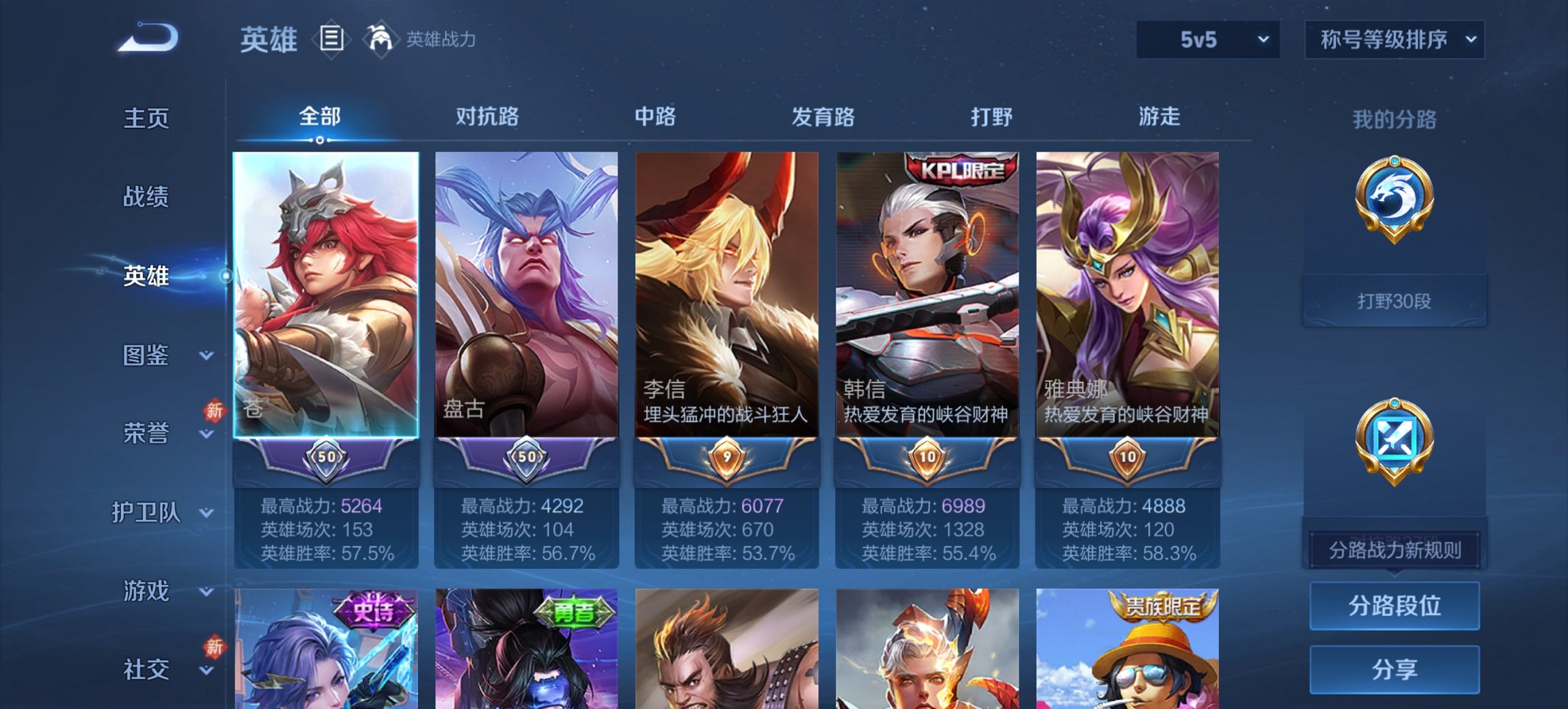Open the 称号等级排序 sorting dropdown

1394,40
